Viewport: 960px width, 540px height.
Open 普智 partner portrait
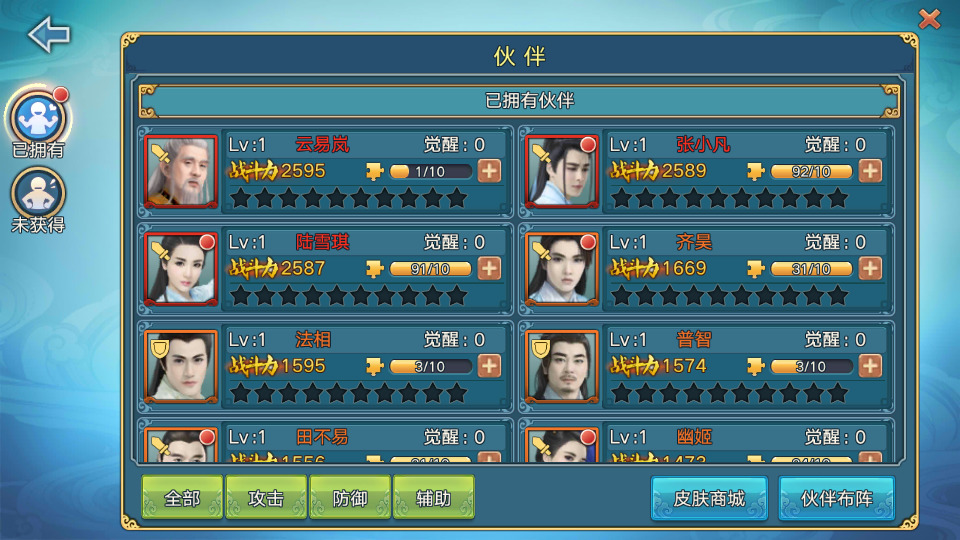pyautogui.click(x=562, y=366)
